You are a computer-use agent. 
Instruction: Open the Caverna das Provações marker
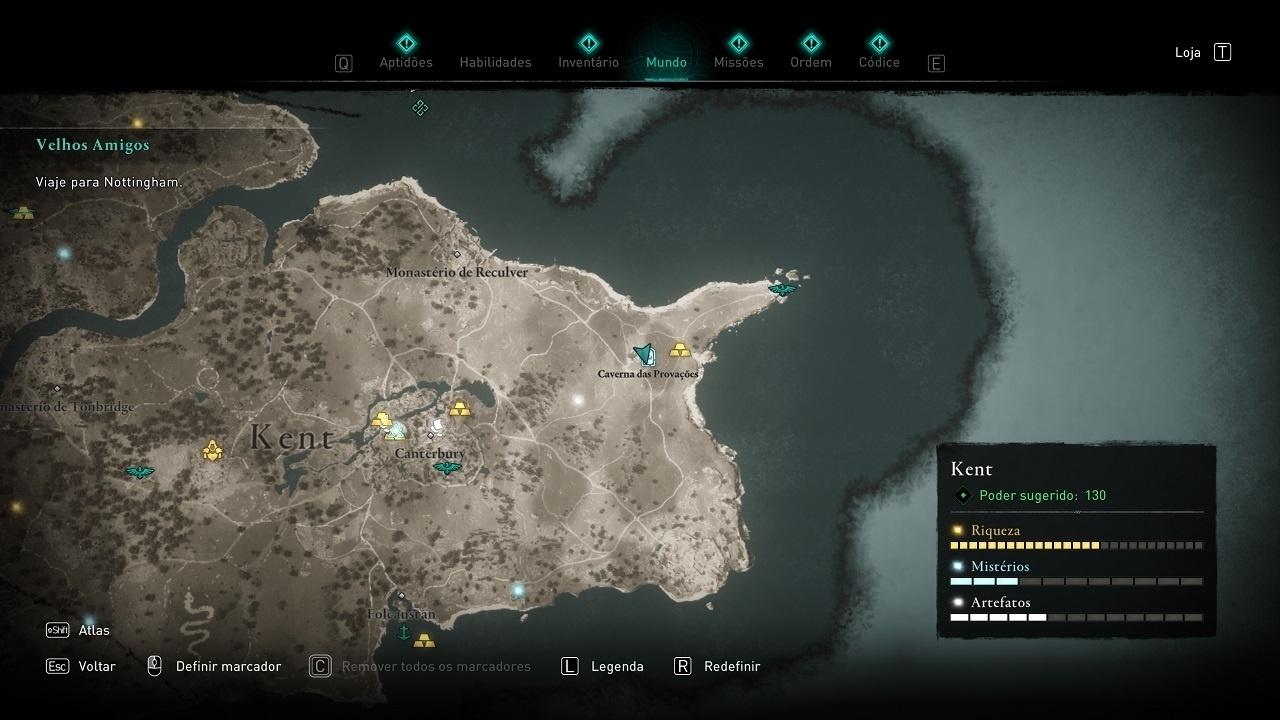pyautogui.click(x=643, y=352)
